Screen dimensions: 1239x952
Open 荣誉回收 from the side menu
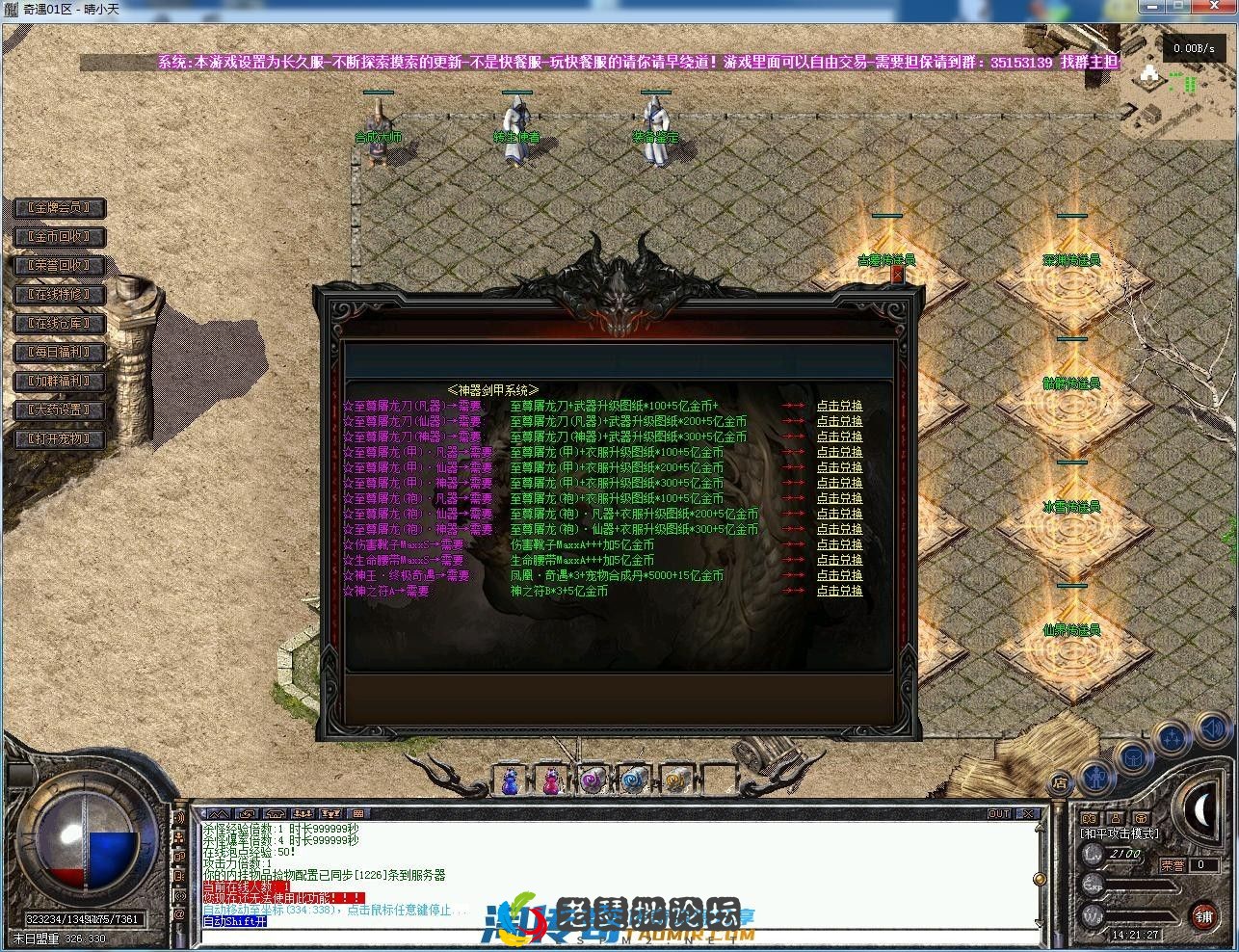tap(58, 266)
